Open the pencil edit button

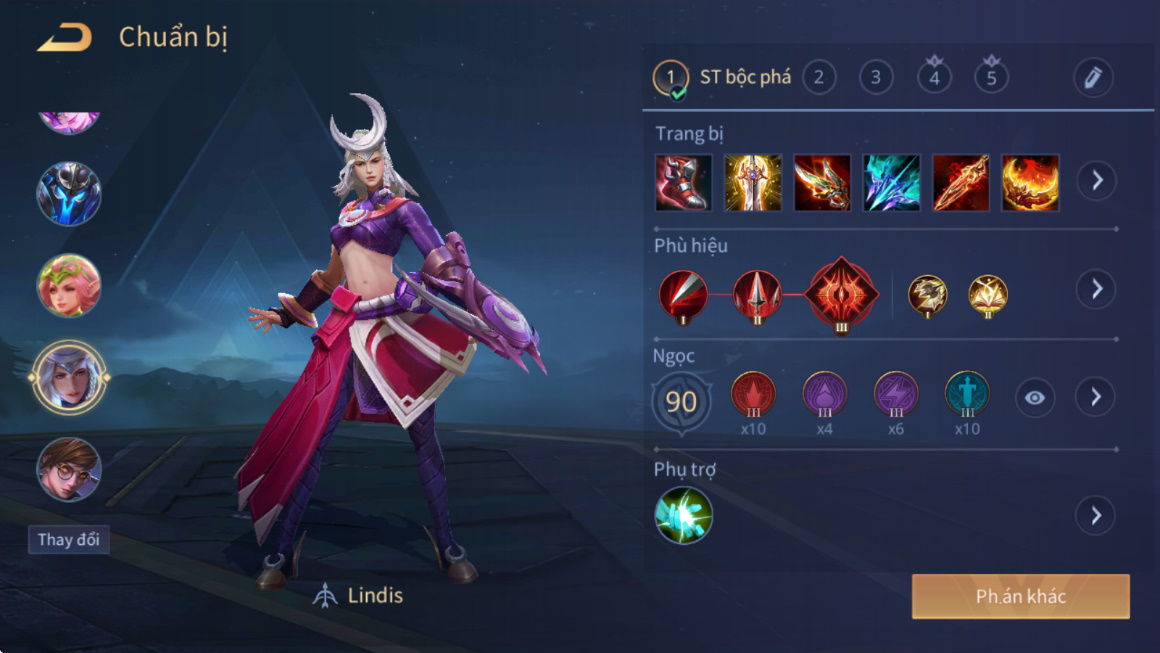[x=1092, y=78]
